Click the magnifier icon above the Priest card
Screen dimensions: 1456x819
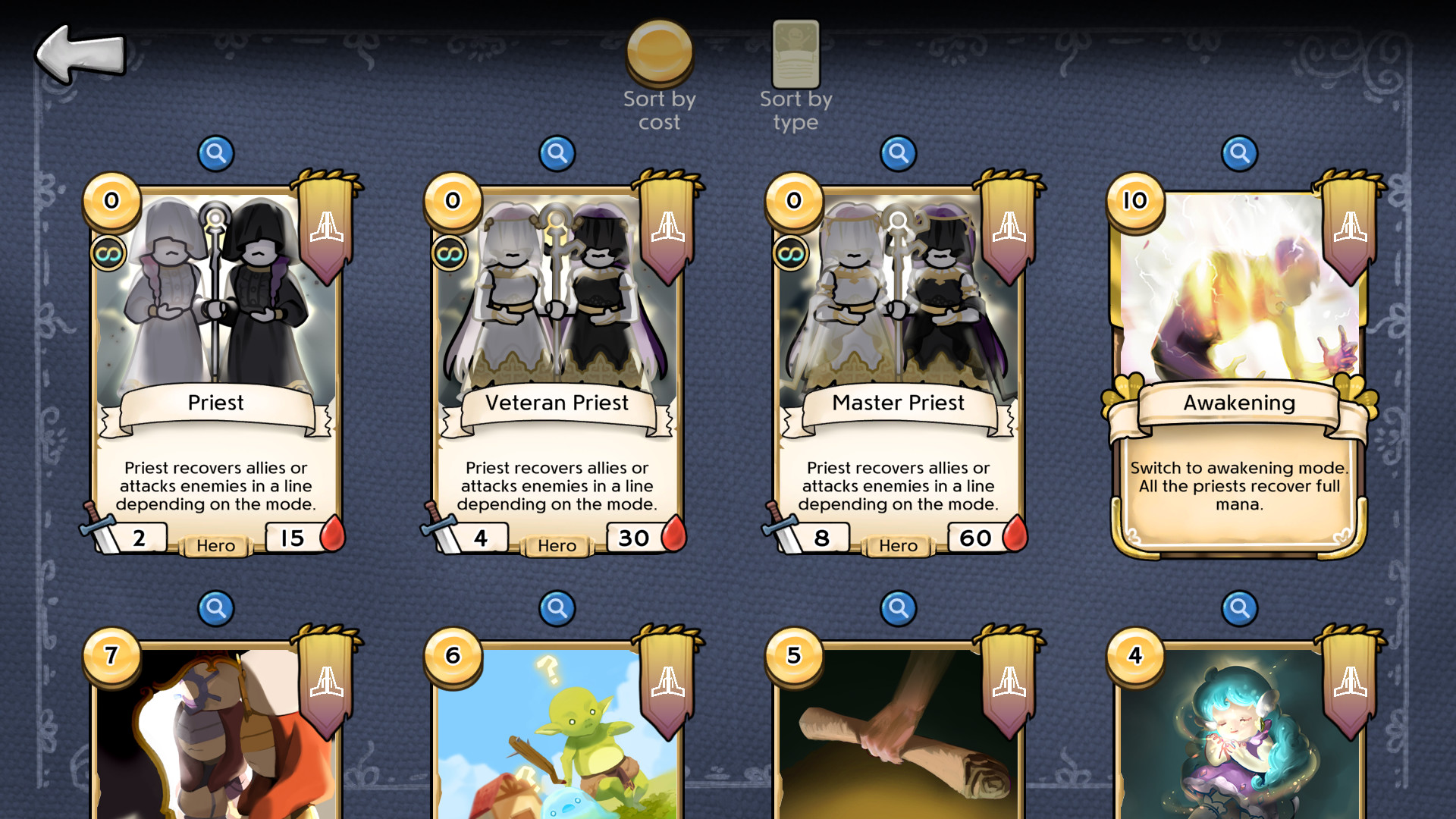pos(216,152)
